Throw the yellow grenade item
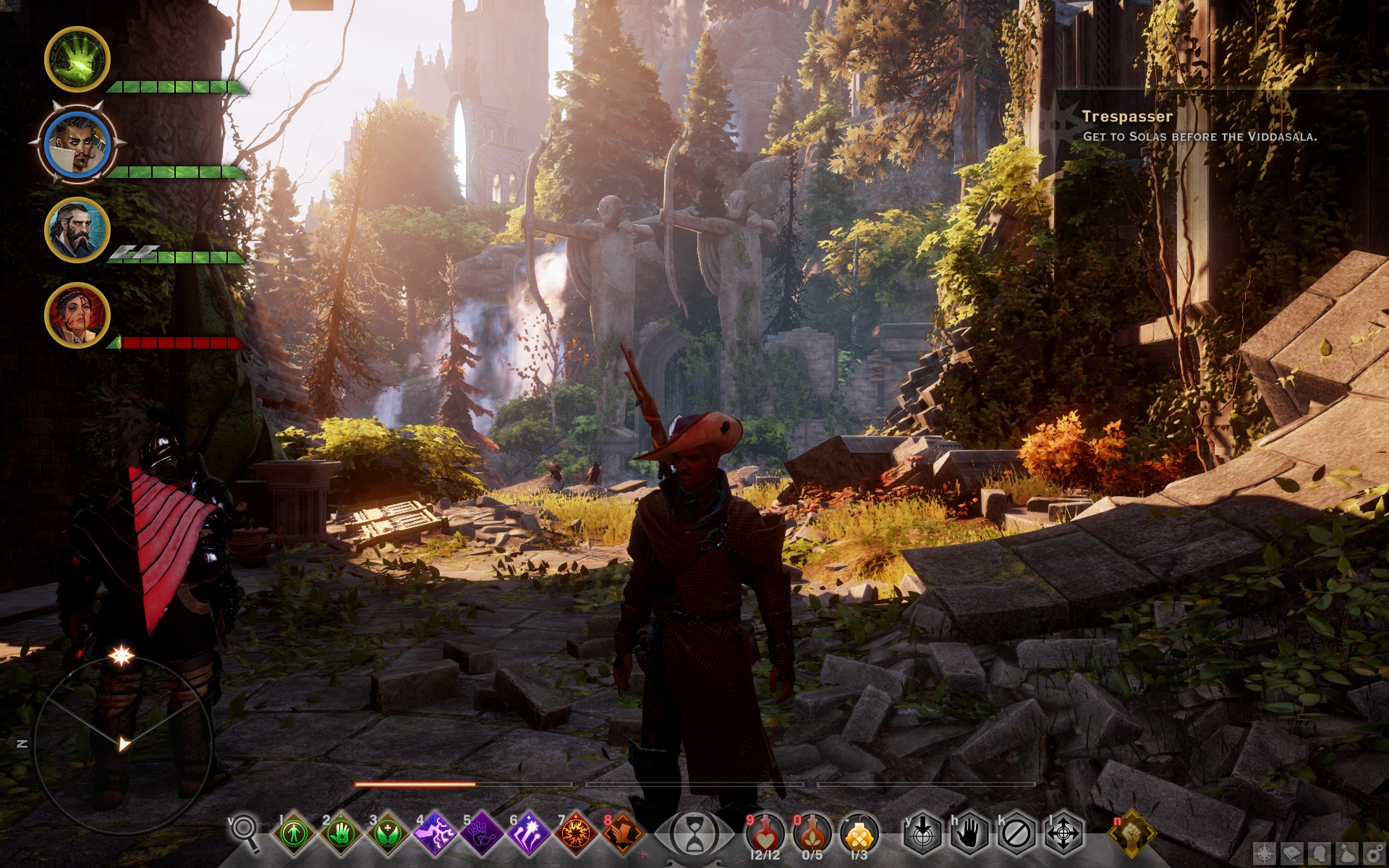1389x868 pixels. (859, 834)
